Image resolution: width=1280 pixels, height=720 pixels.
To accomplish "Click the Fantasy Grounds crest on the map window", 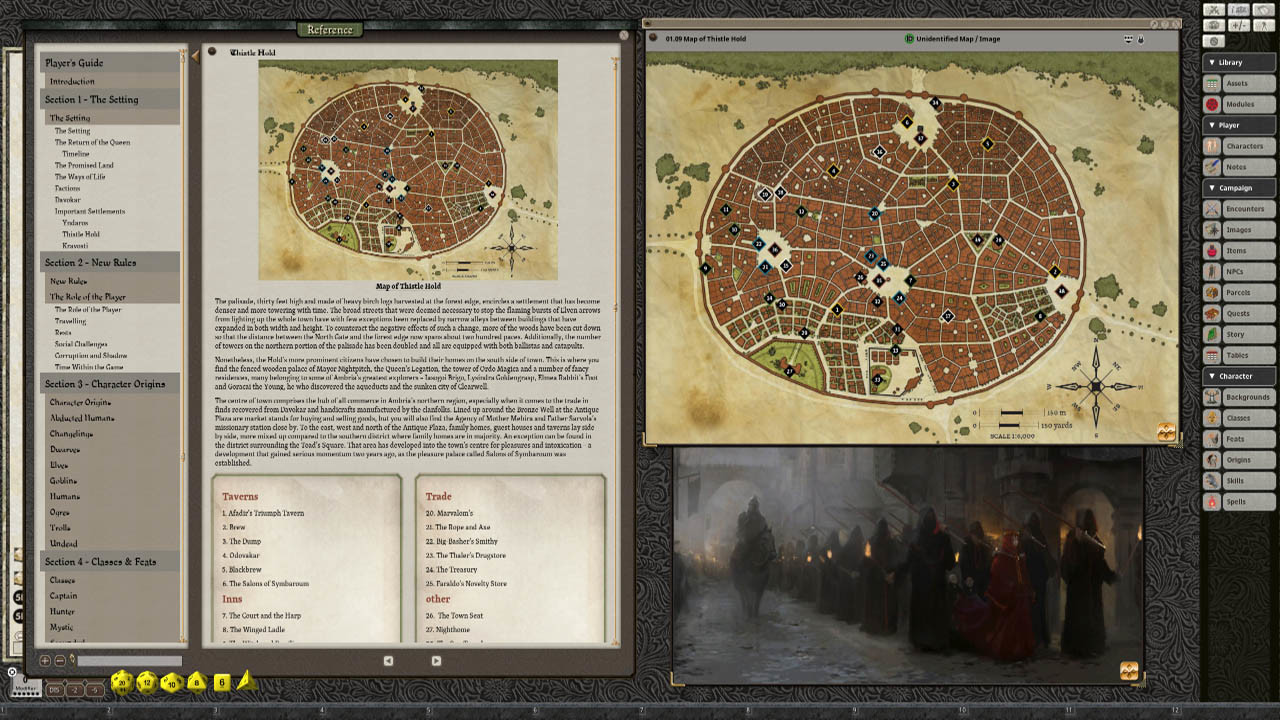I will coord(1167,431).
